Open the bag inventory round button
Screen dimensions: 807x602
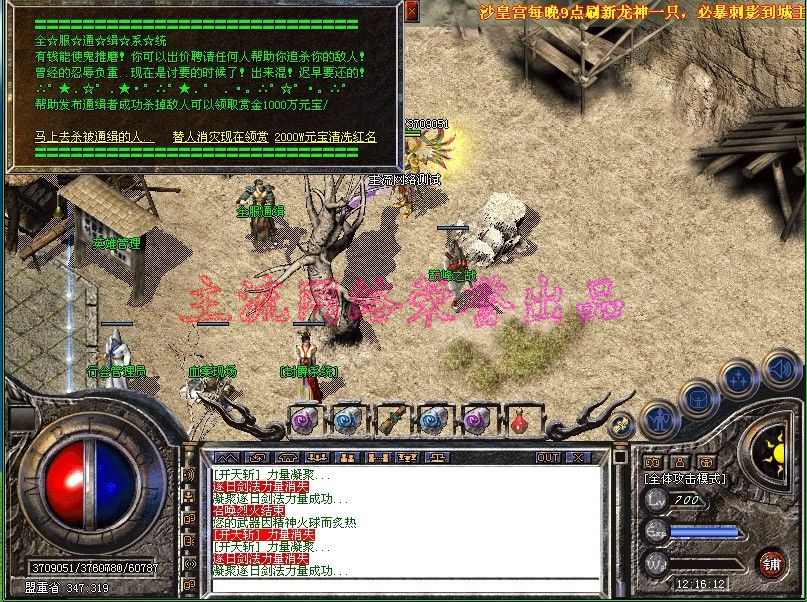point(698,397)
